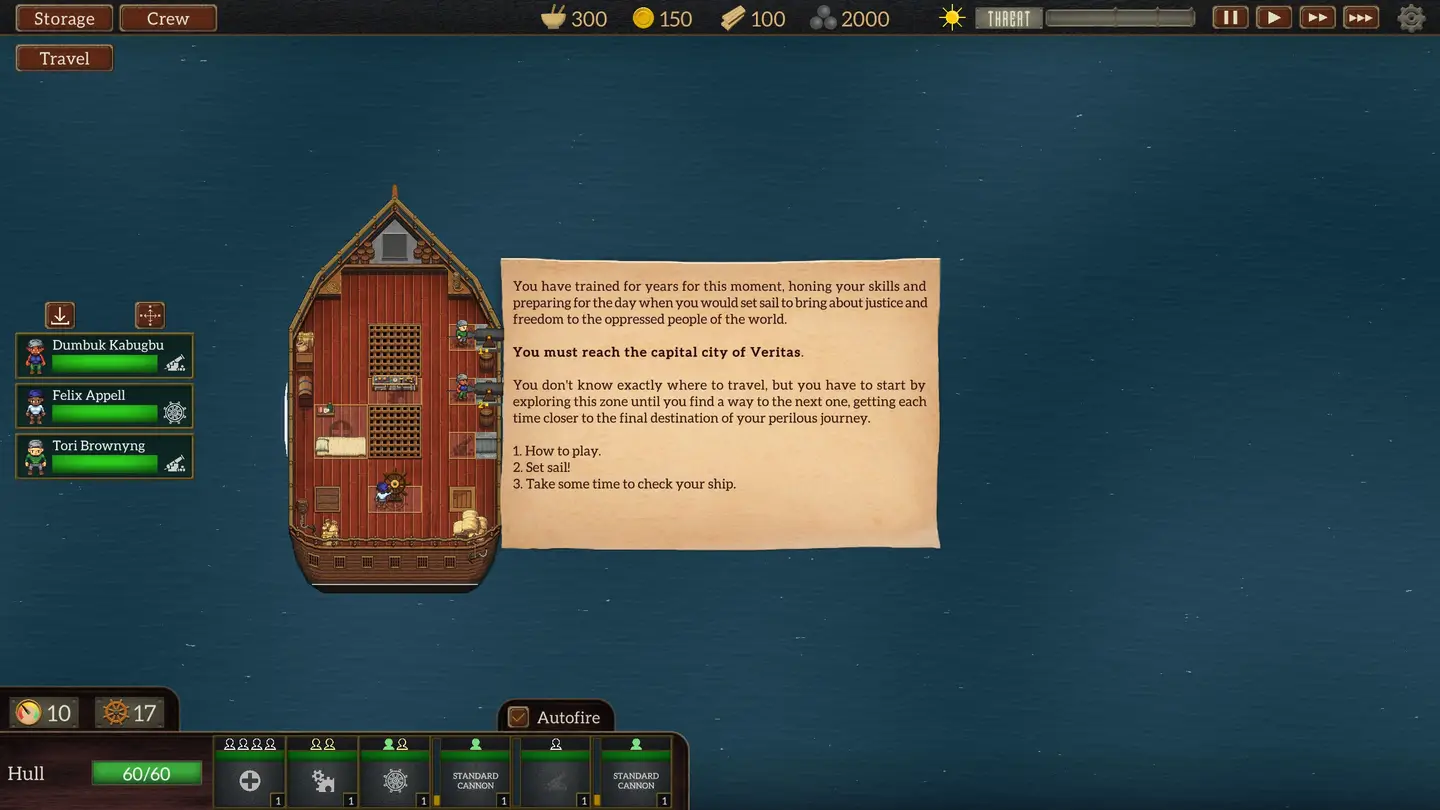
Task: Set game speed to triple fast-forward
Action: pos(1361,18)
